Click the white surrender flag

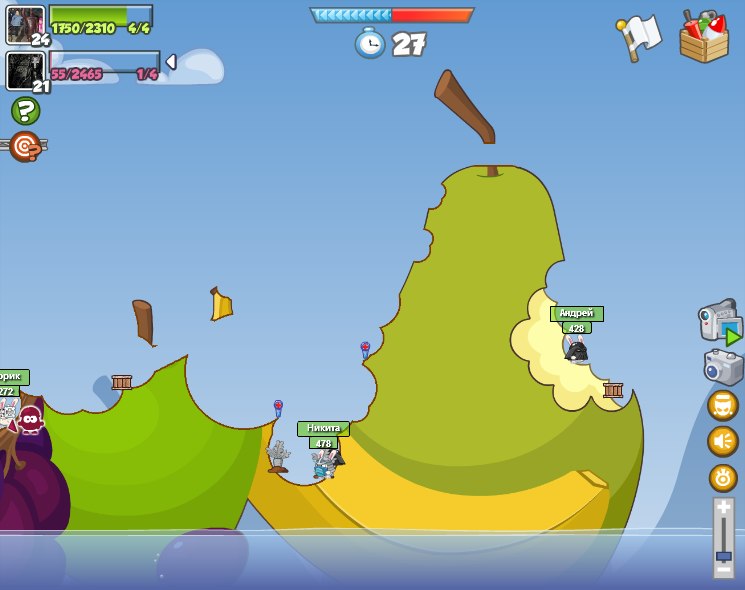[x=640, y=36]
